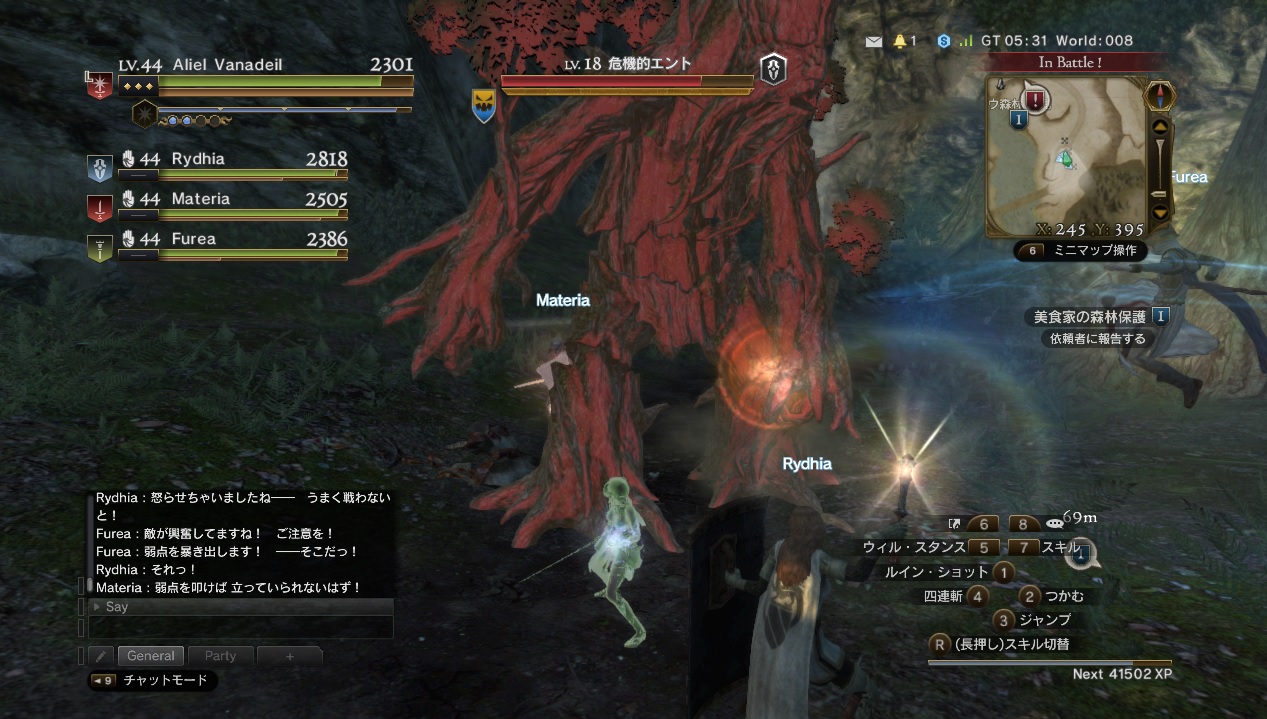Add a new chat tab with plus
This screenshot has height=719, width=1267.
[x=290, y=656]
